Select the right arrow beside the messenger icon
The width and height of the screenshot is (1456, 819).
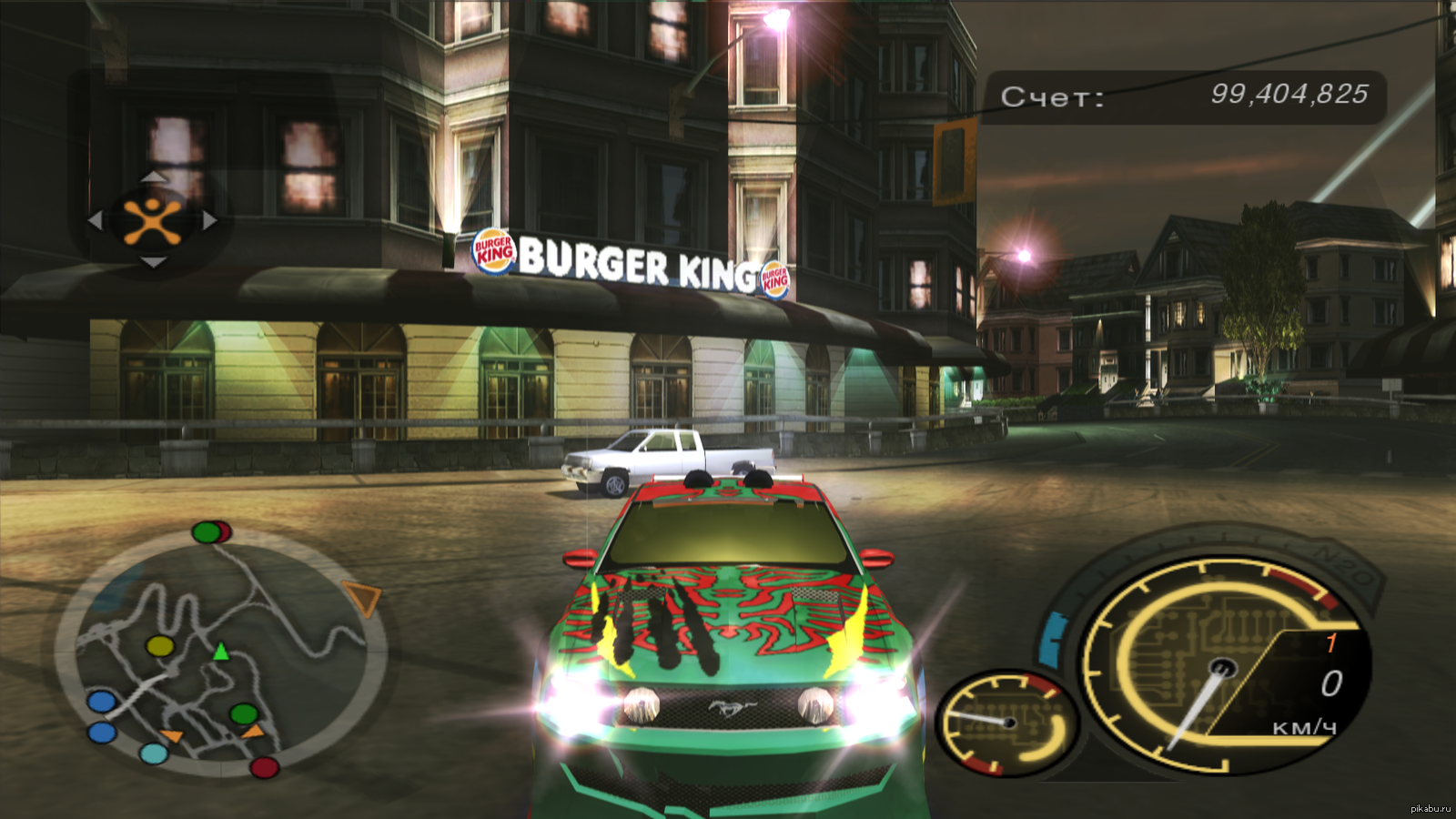tap(209, 220)
